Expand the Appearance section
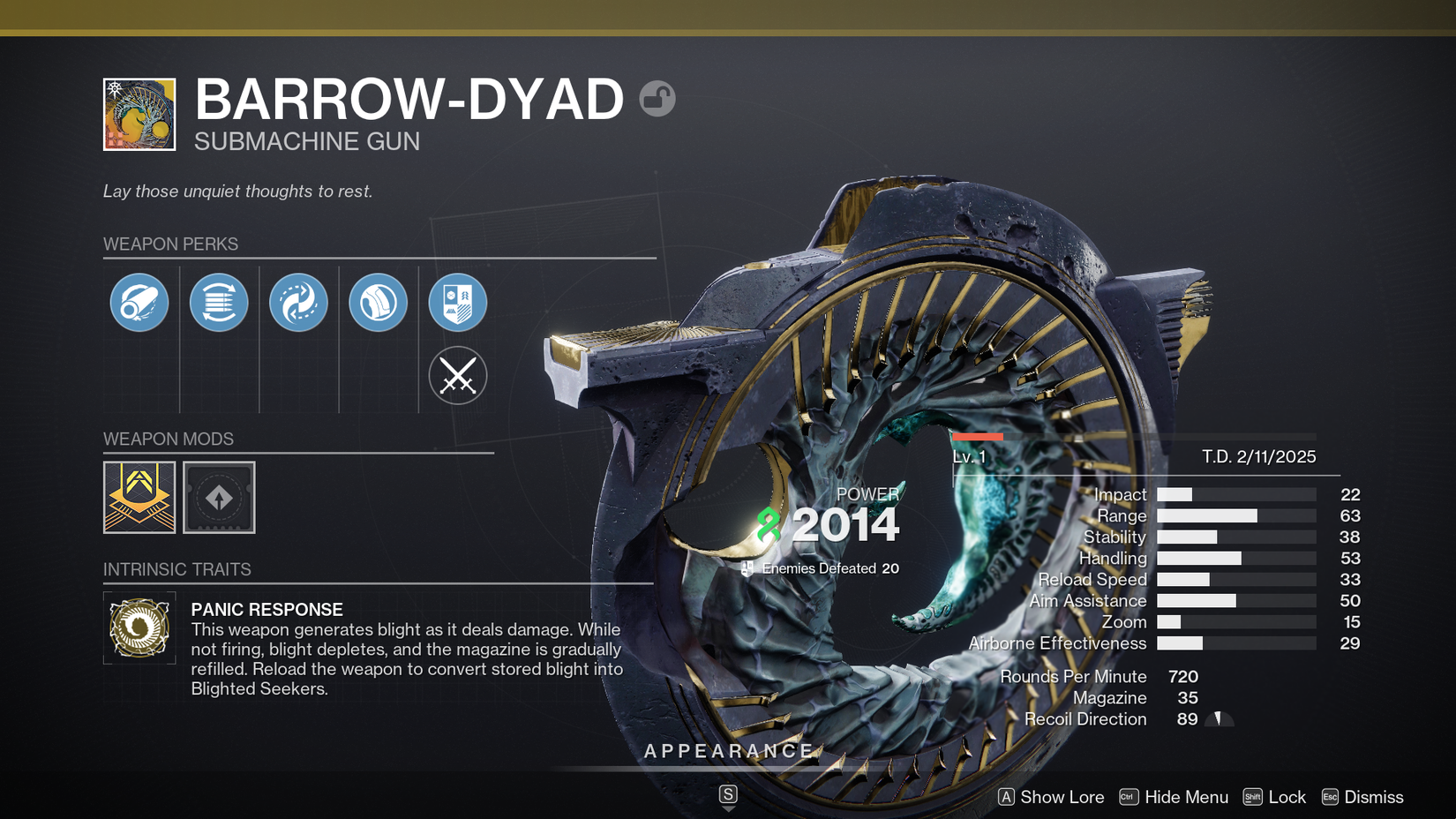Image resolution: width=1456 pixels, height=819 pixels. click(729, 751)
